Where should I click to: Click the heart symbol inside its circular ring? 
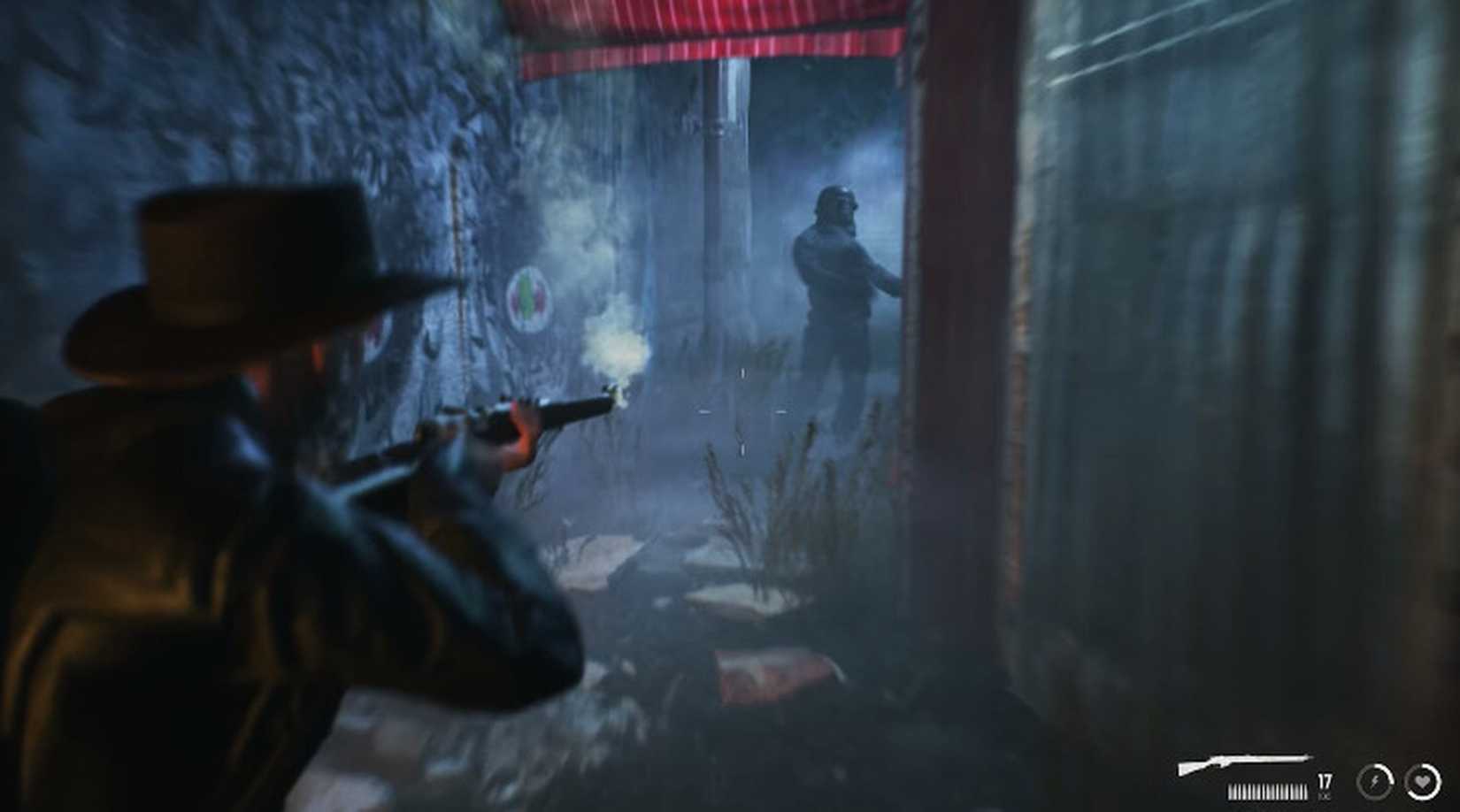(x=1422, y=782)
